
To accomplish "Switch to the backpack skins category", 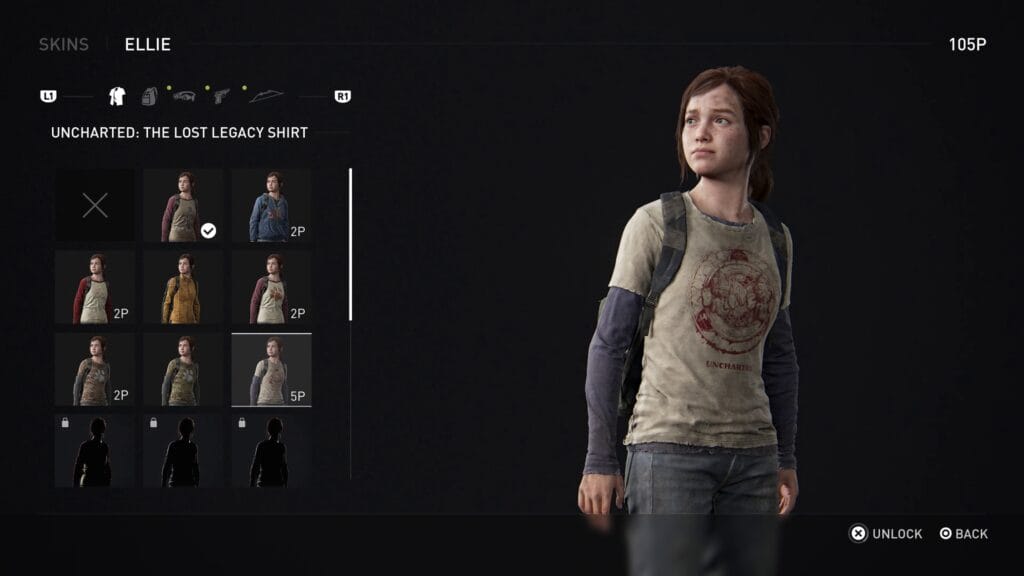I will [x=150, y=96].
